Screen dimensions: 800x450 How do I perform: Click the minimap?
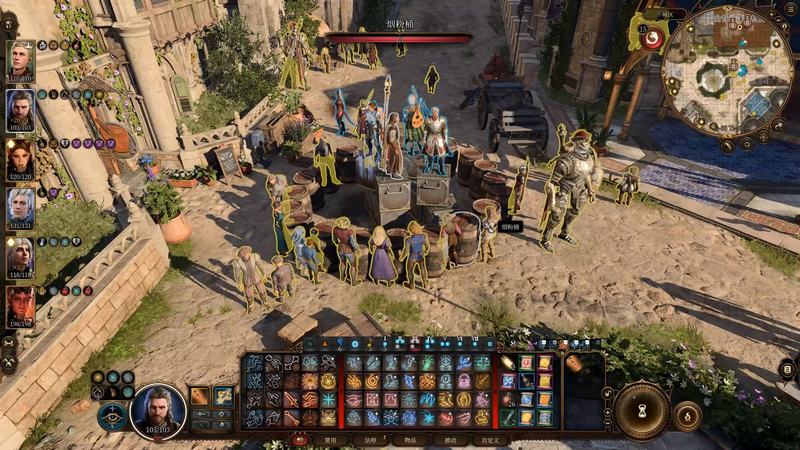coord(728,70)
